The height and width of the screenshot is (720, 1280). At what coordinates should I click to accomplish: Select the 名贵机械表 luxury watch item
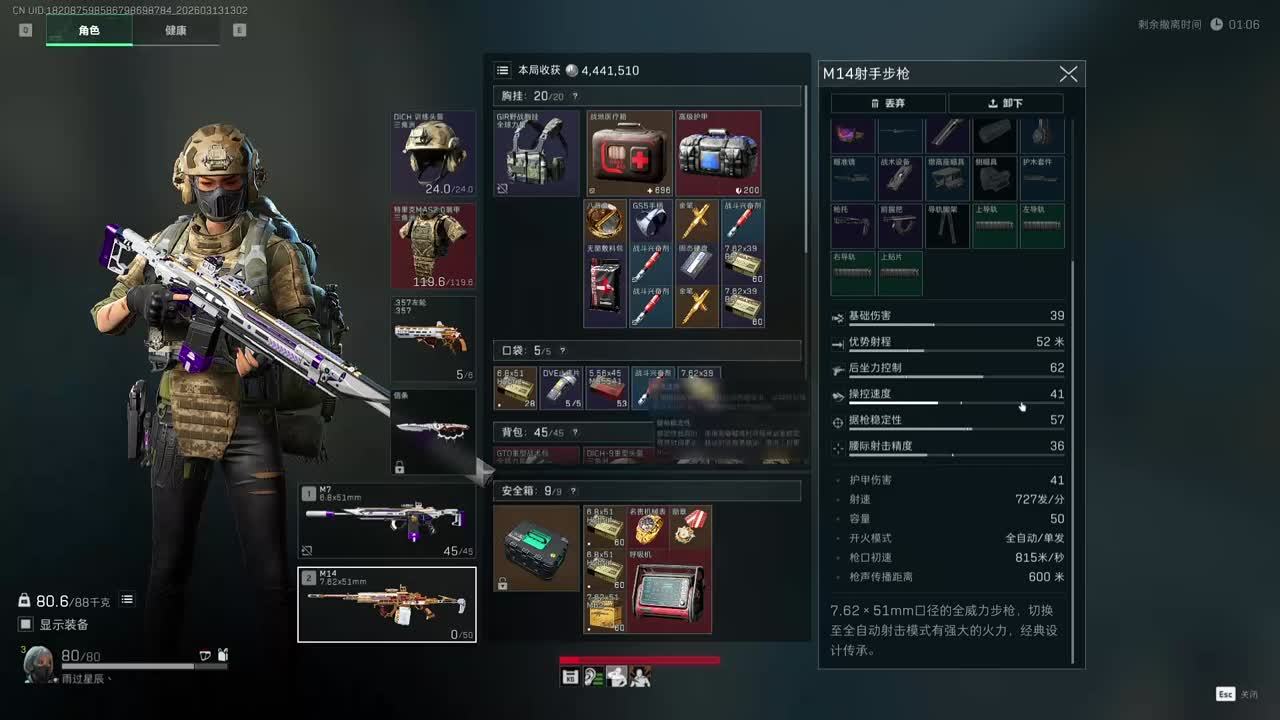[x=648, y=526]
